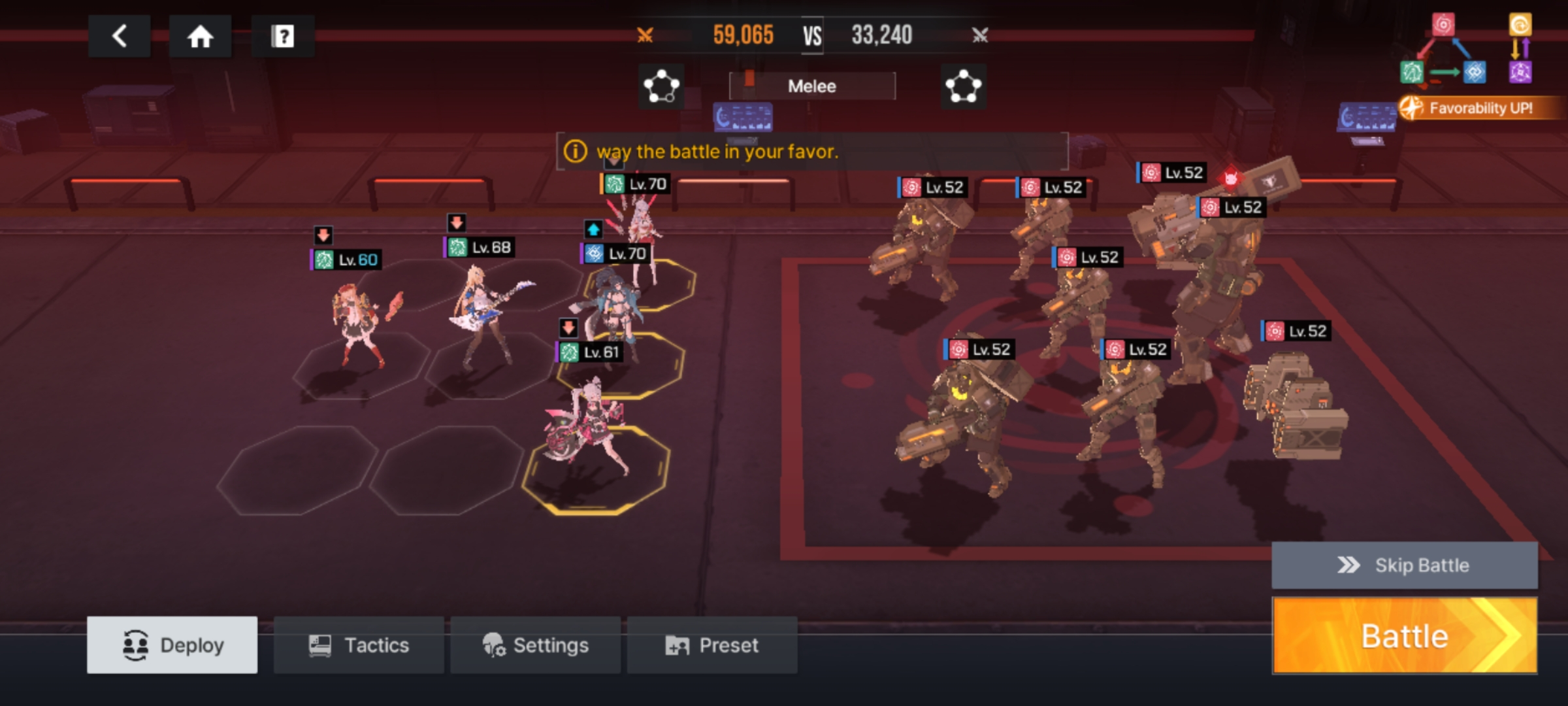Open the left formation pentagon icon
Screen dimensions: 1568x706
661,86
